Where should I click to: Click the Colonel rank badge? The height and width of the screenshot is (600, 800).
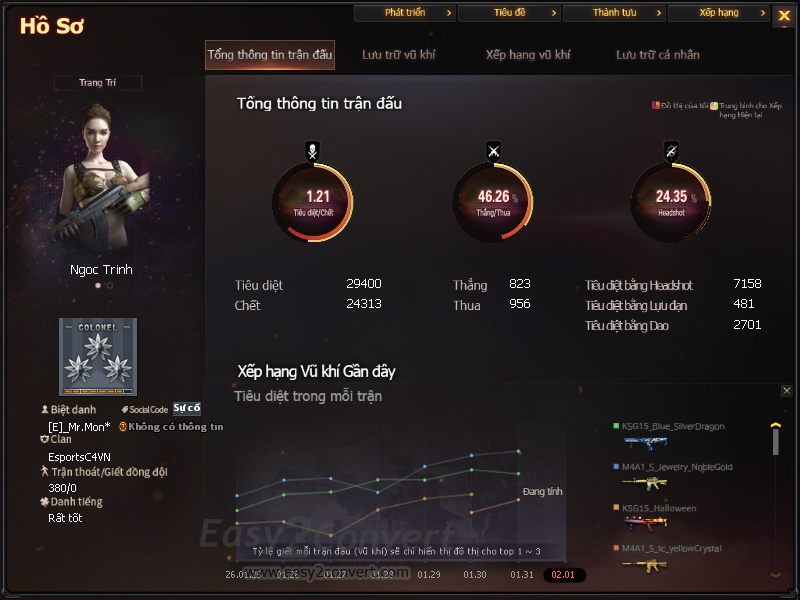coord(97,357)
